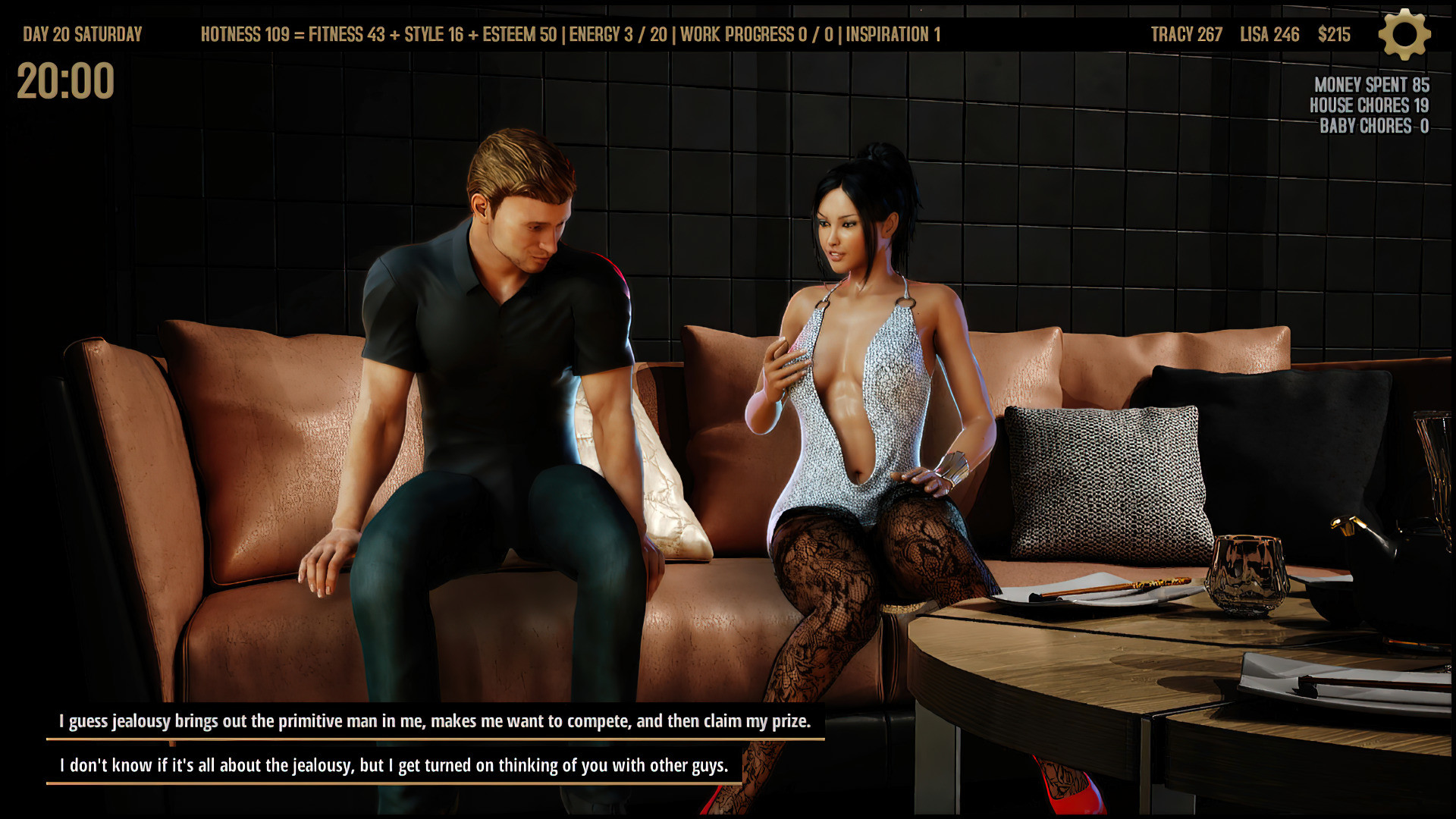Expand the LISA 246 relationship stat

tap(1269, 34)
